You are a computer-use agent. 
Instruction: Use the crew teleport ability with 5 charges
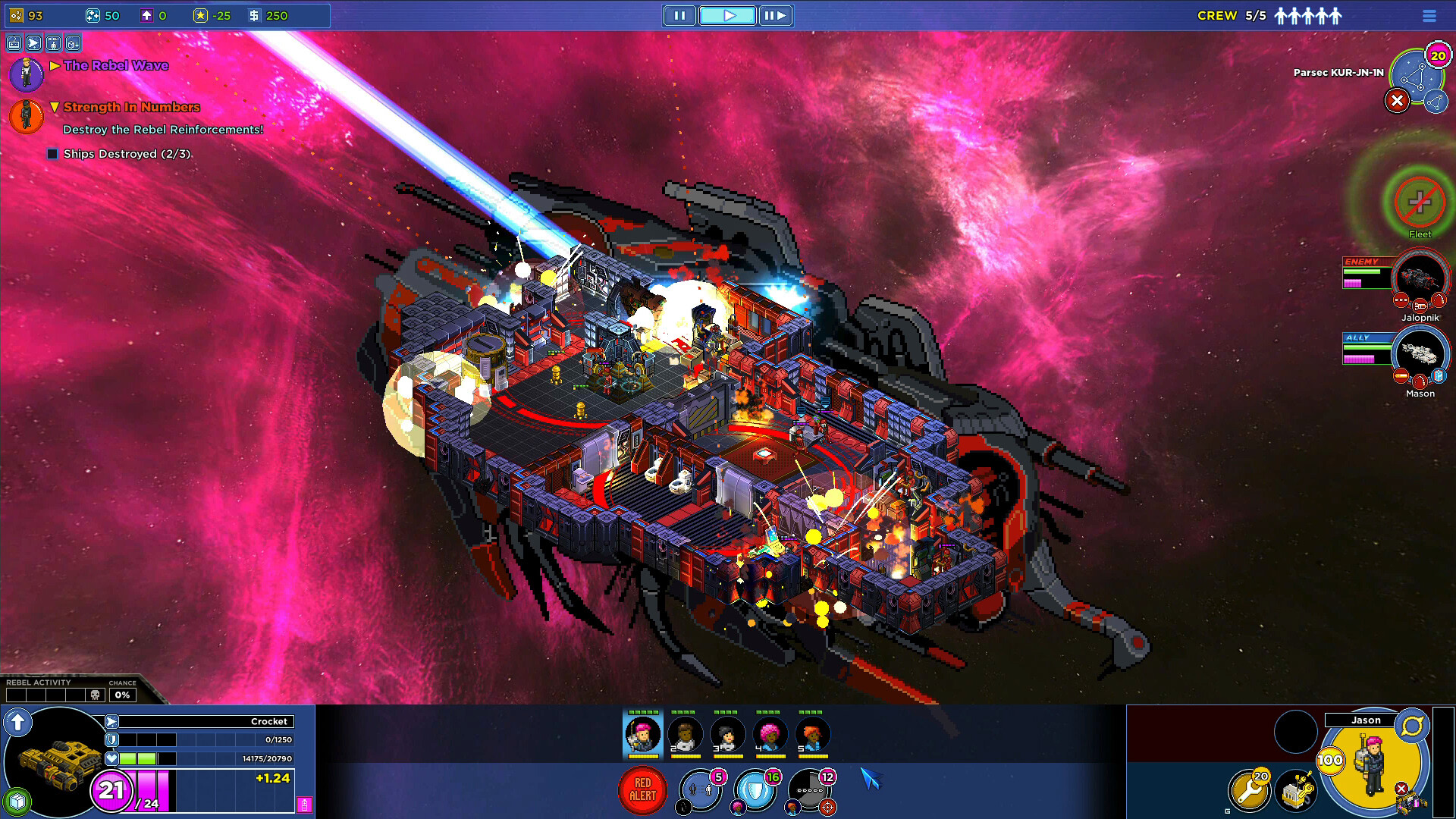(699, 790)
